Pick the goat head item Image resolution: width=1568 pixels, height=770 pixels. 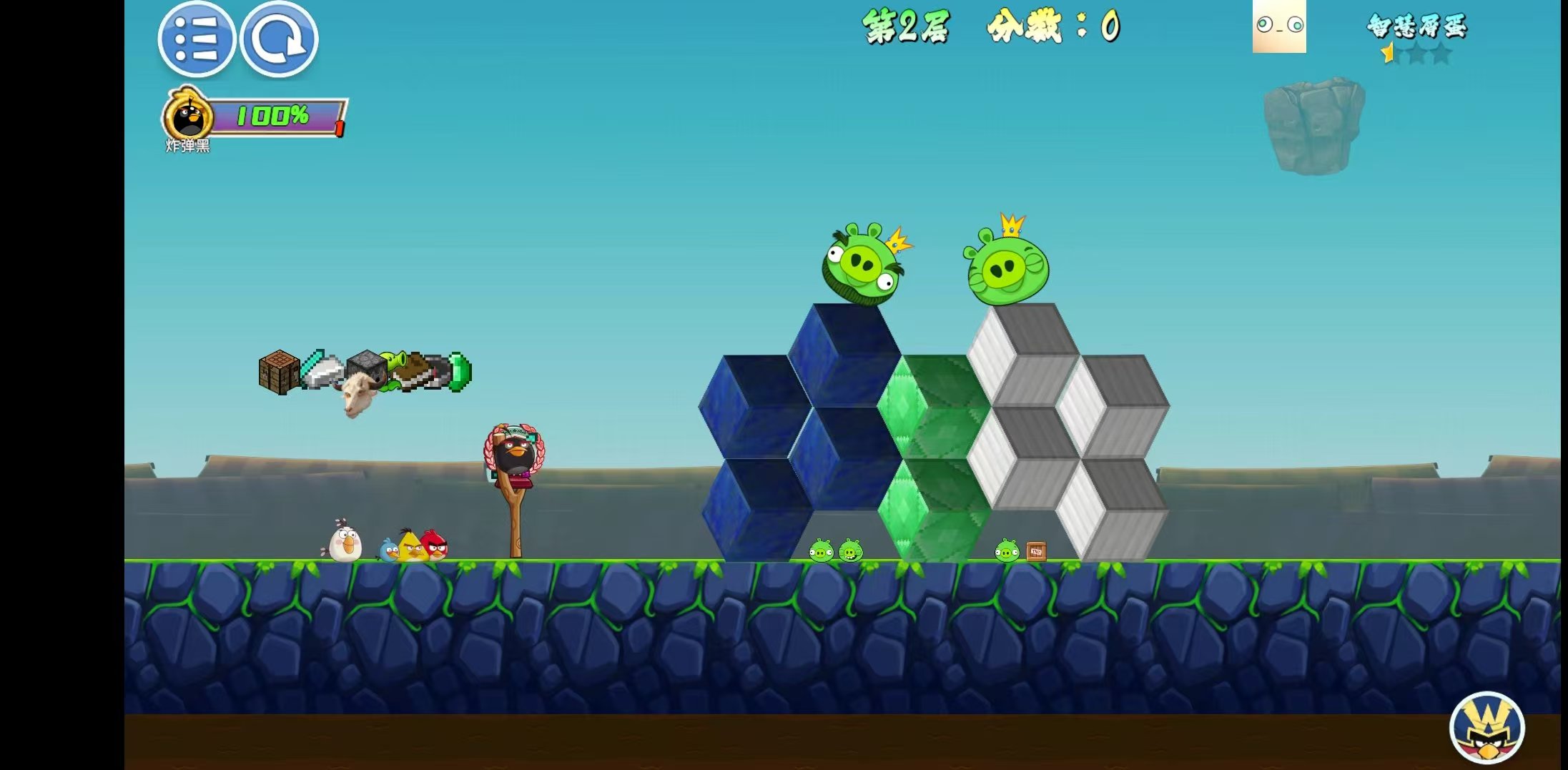358,395
